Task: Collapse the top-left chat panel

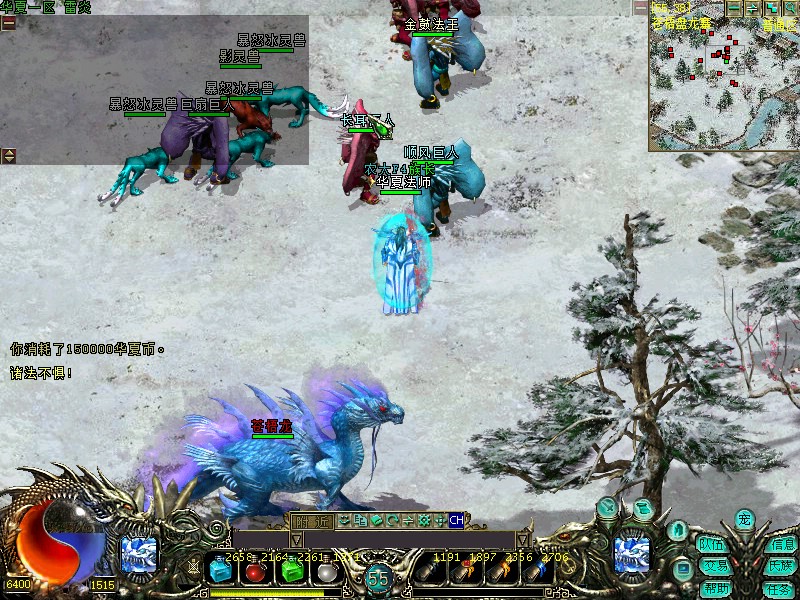Action: (x=8, y=22)
